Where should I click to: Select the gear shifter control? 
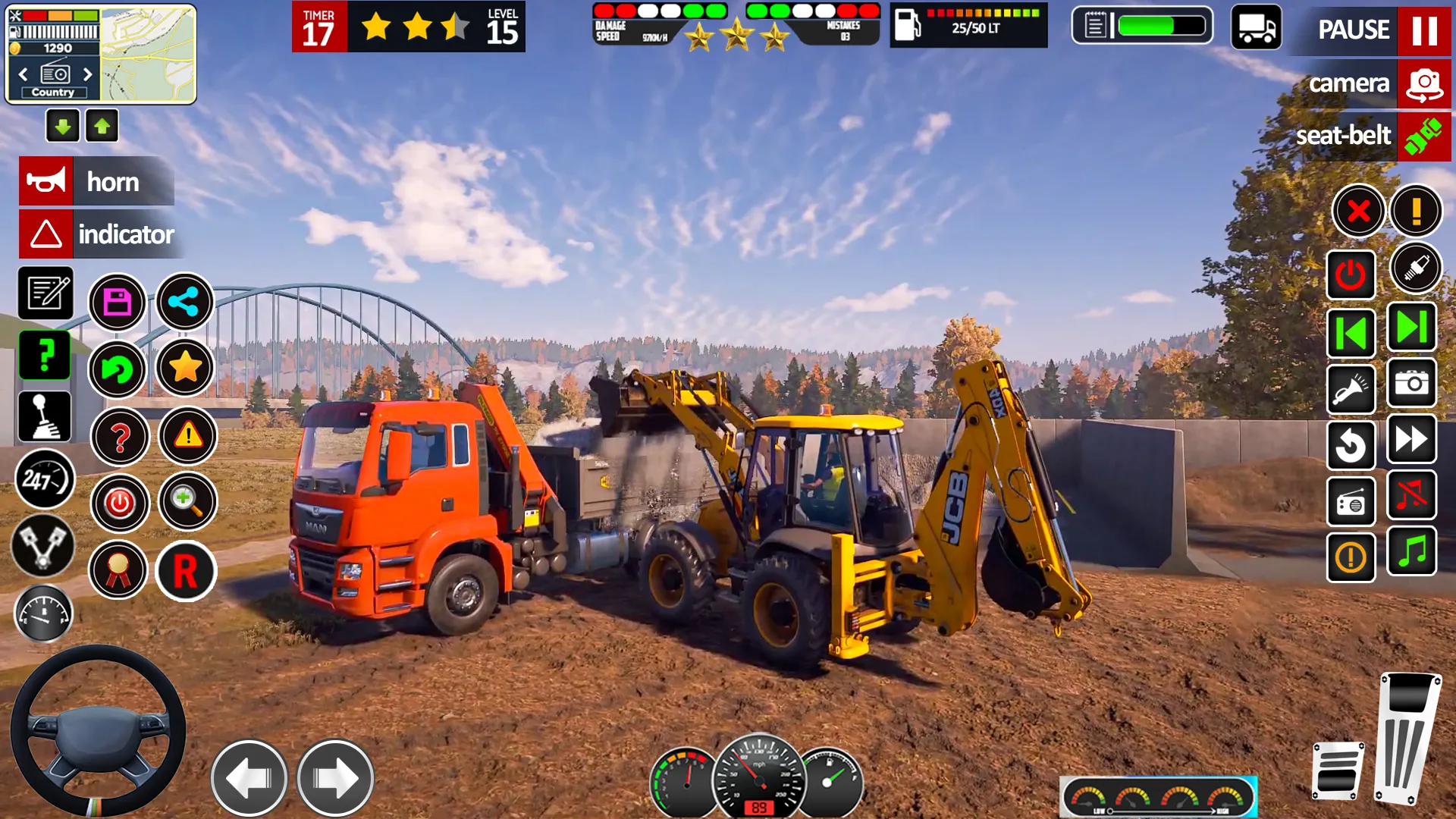(43, 418)
